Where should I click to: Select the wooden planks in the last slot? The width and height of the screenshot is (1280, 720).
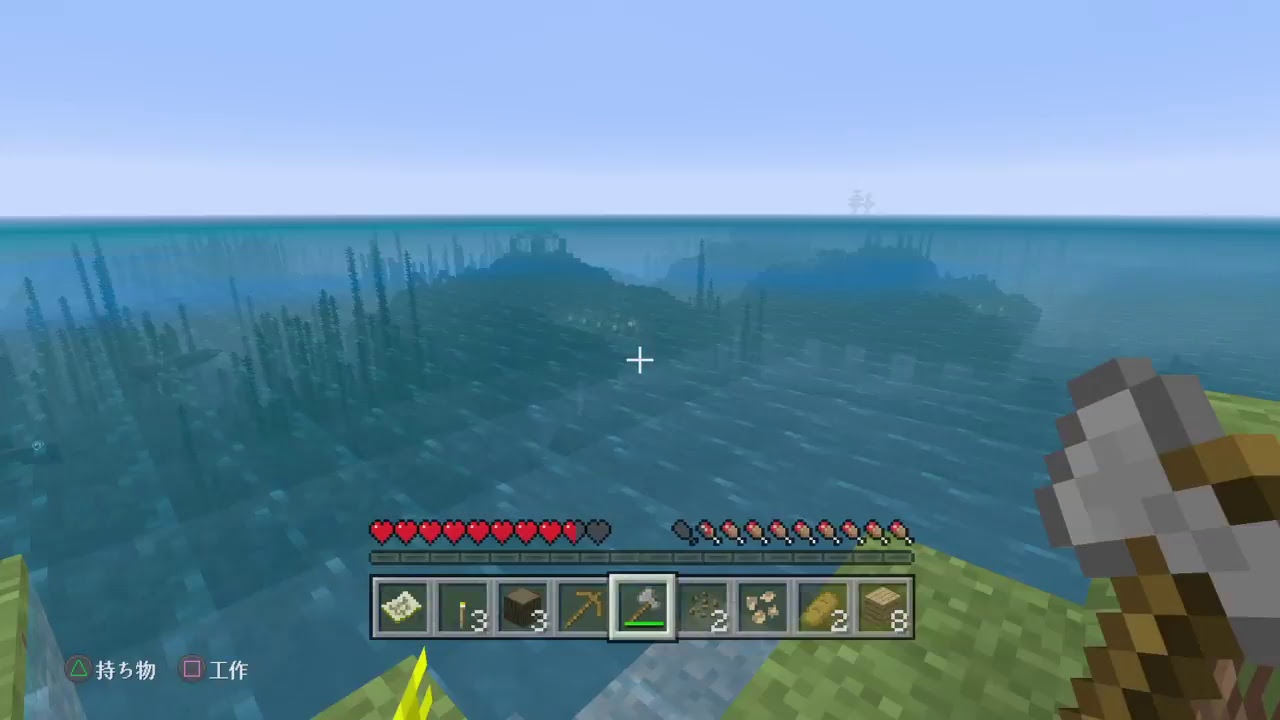[882, 605]
